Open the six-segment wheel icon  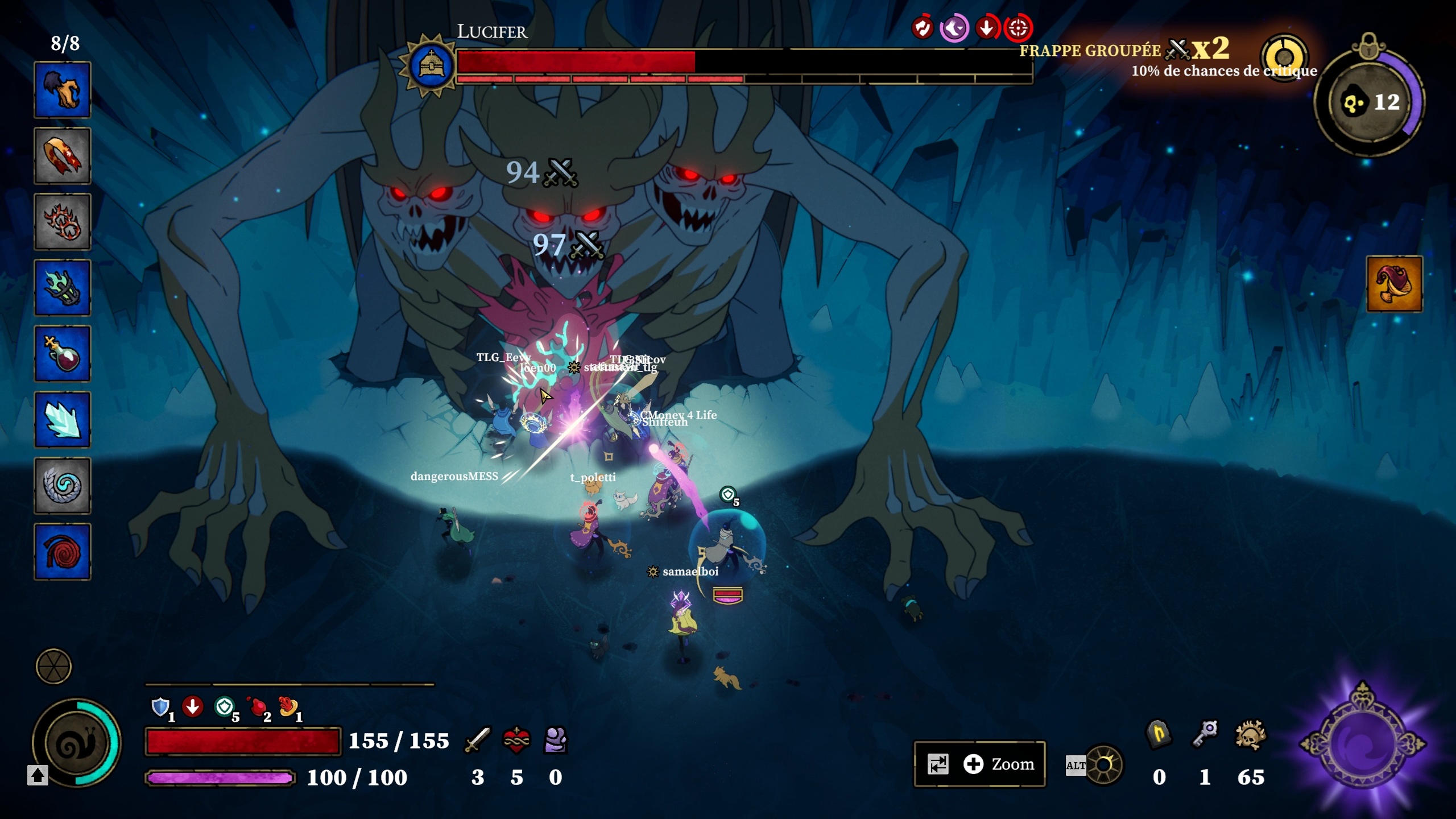tap(53, 666)
